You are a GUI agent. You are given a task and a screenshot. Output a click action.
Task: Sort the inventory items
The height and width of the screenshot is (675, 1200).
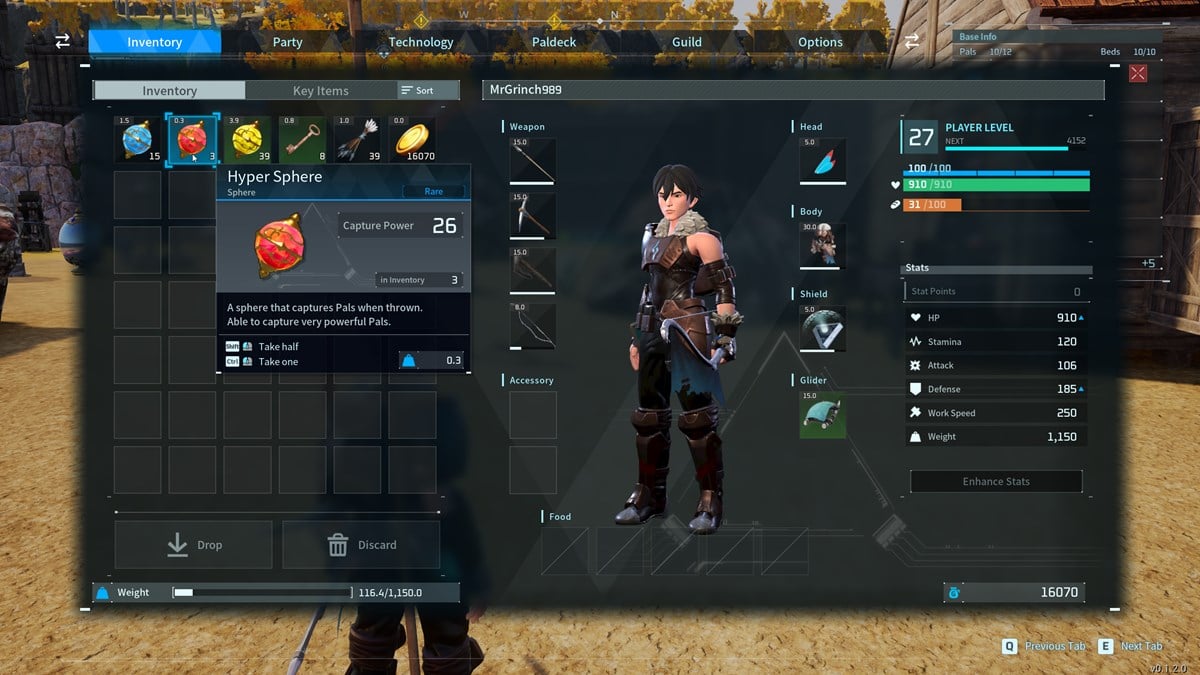click(x=418, y=91)
